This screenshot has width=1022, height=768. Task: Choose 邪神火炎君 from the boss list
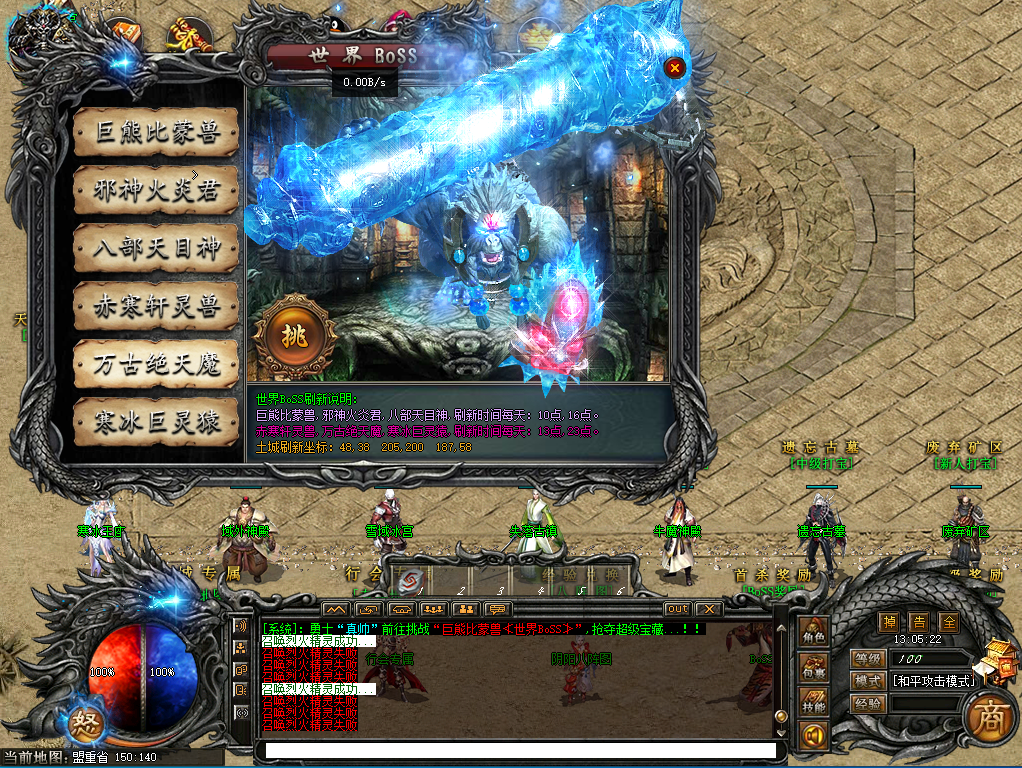(156, 190)
